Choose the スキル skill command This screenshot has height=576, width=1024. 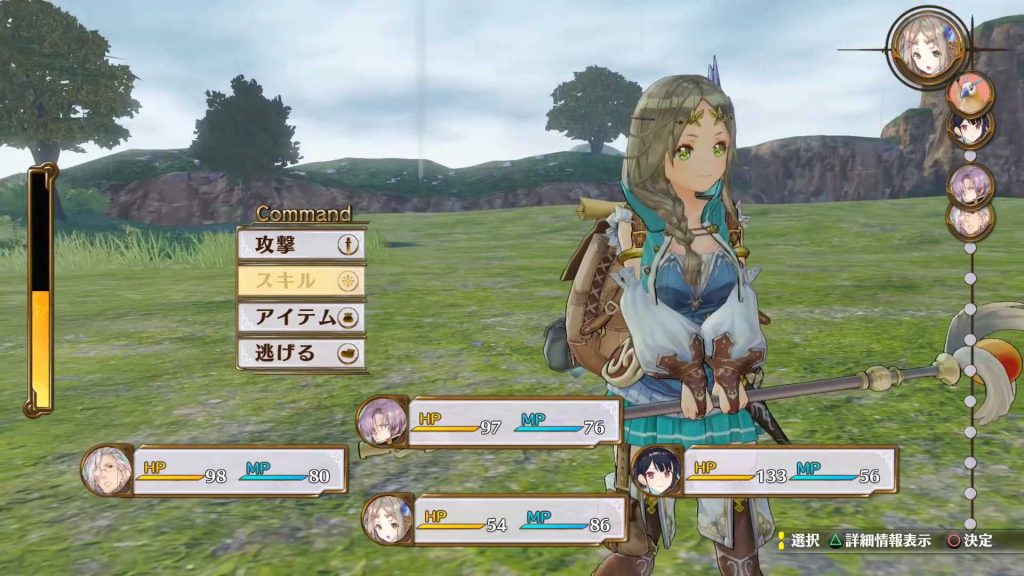coord(300,281)
